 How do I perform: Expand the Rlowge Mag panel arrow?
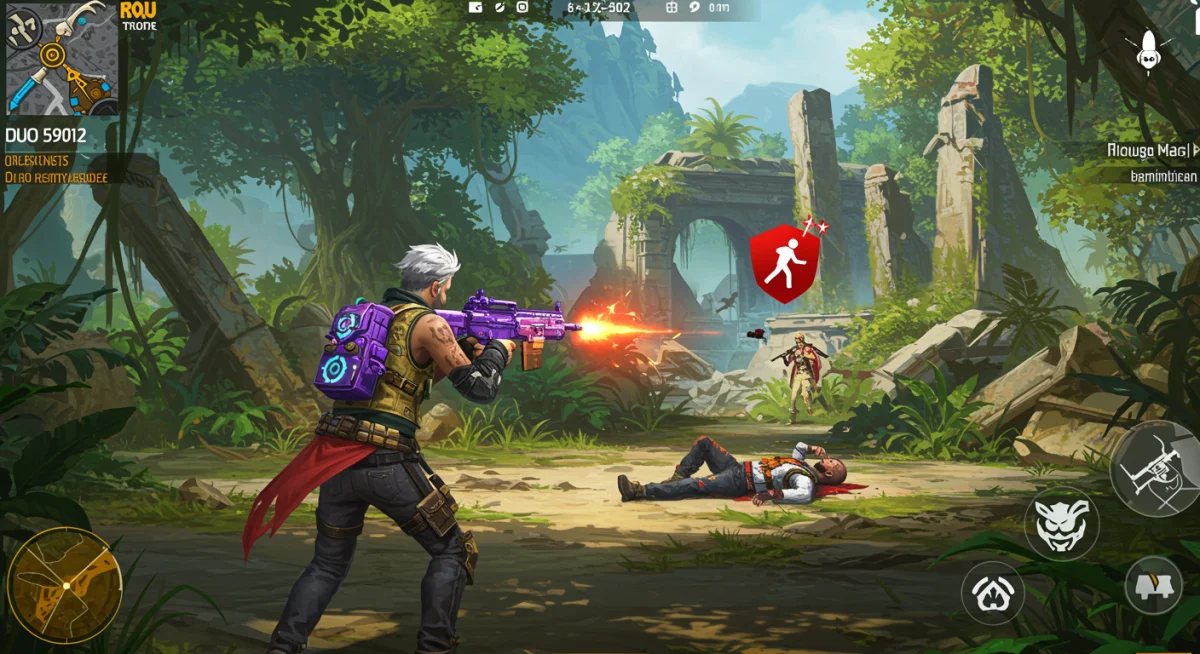click(x=1194, y=150)
